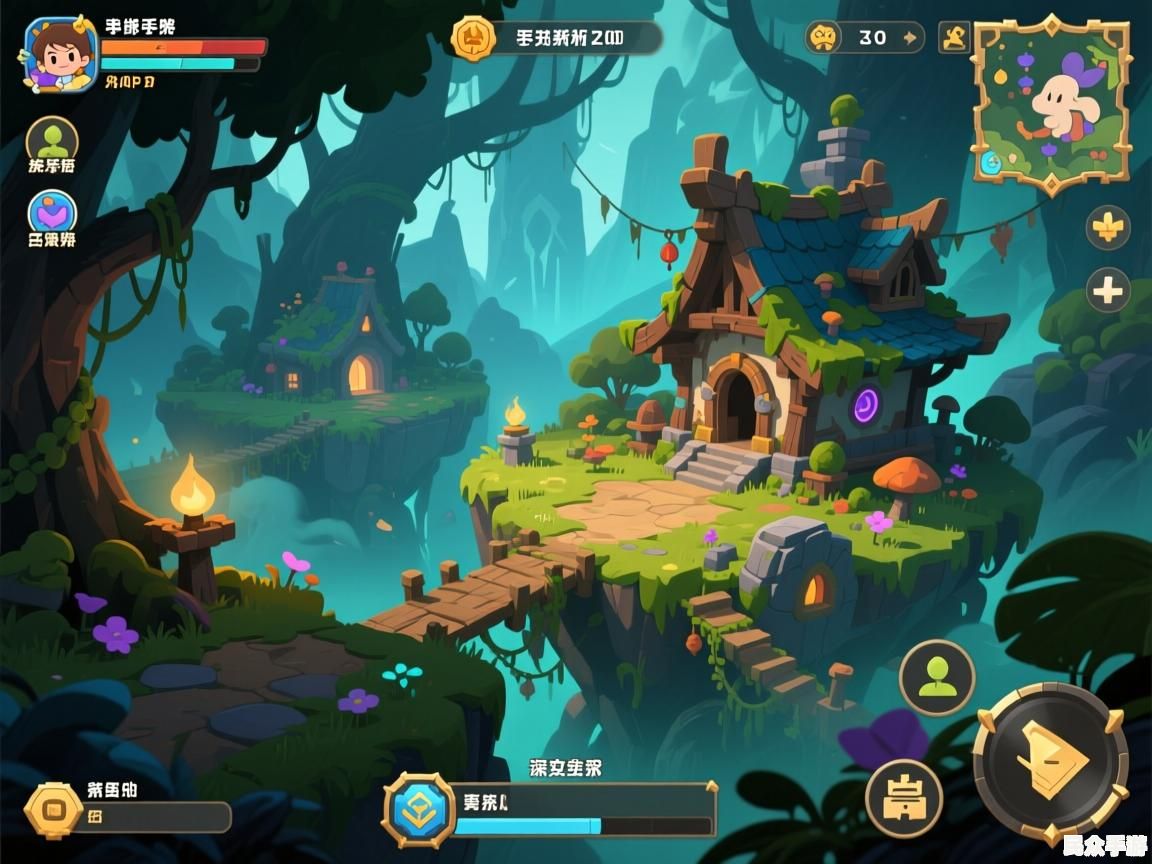This screenshot has width=1152, height=864.
Task: Click the white plus round button
Action: tap(1108, 292)
